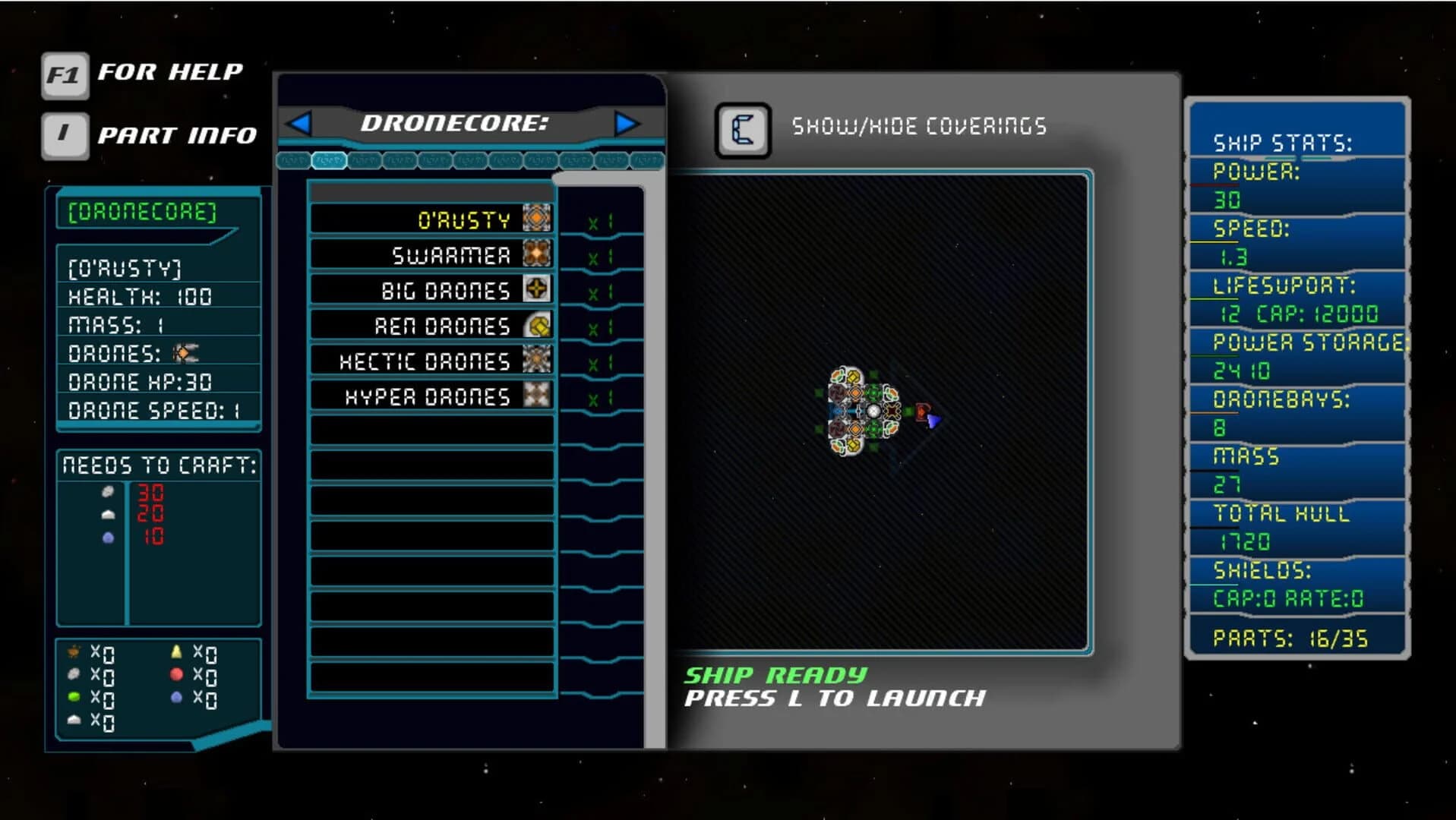Select the Big Drones icon
Screen dimensions: 1456x820
pos(537,289)
